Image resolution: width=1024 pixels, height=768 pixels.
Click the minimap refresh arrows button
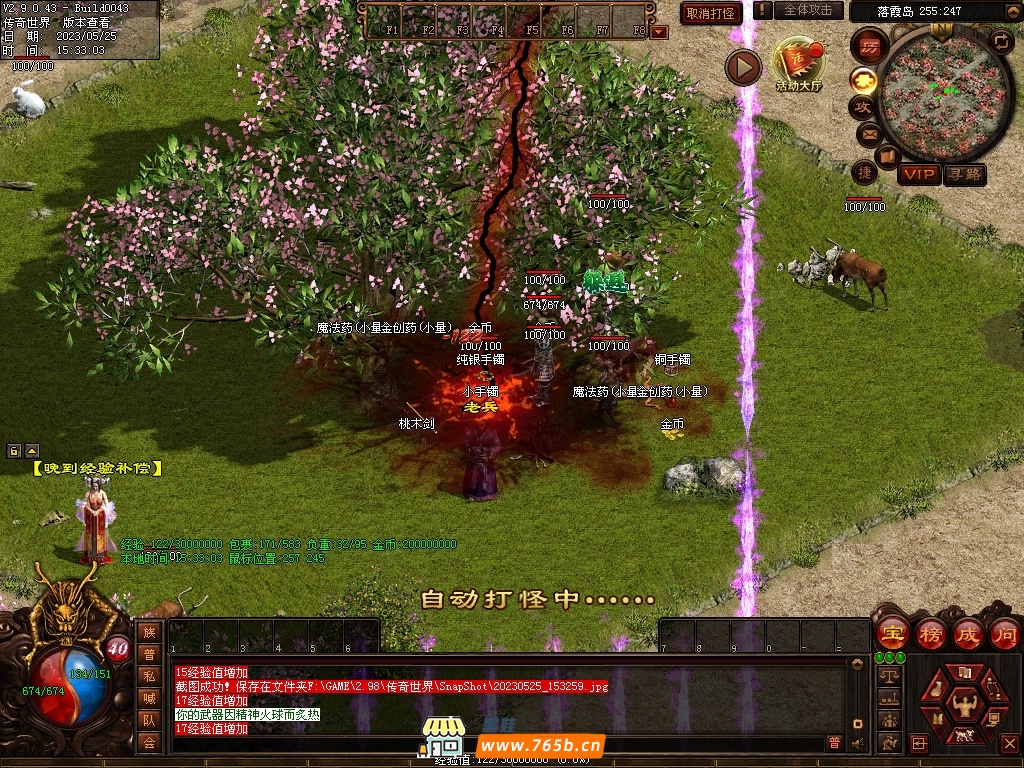(1001, 41)
